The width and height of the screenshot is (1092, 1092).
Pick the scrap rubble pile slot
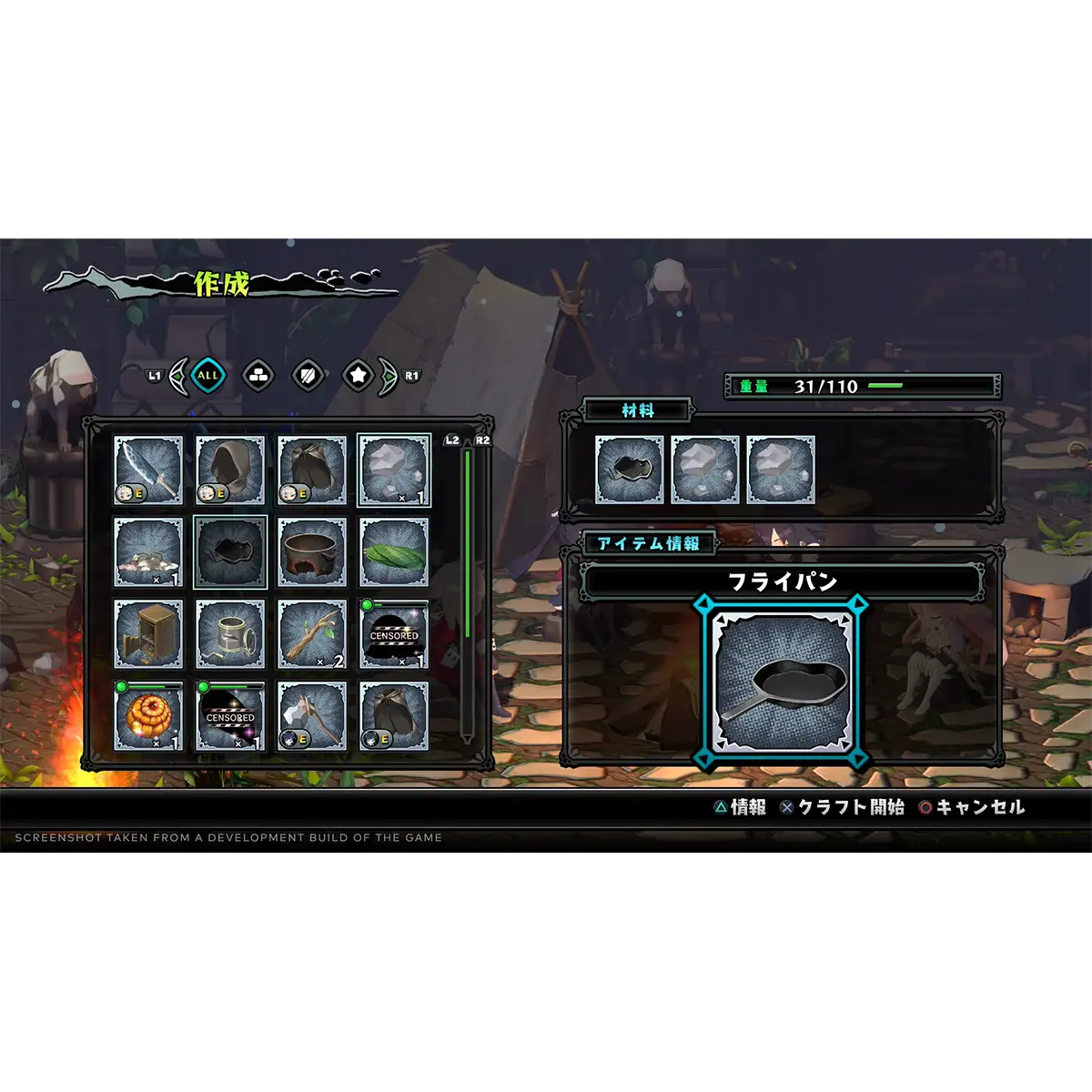coord(148,551)
